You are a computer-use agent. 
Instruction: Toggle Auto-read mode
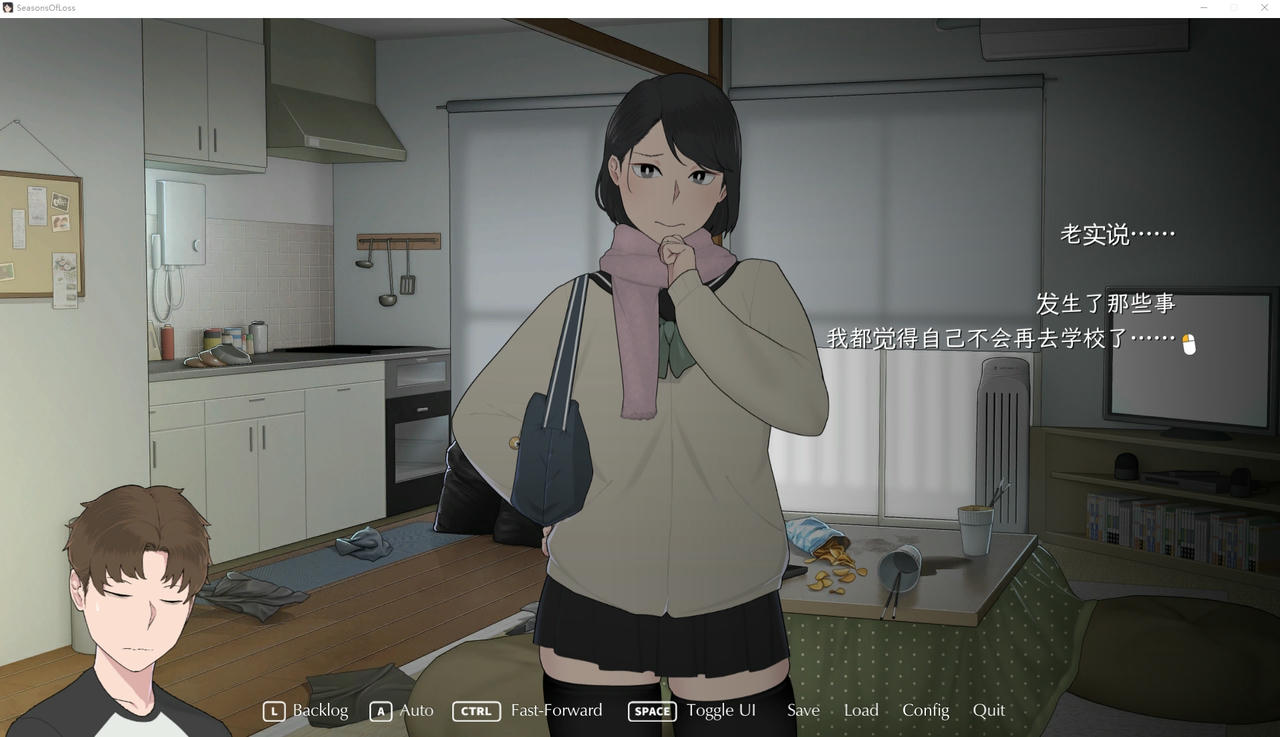click(x=417, y=710)
